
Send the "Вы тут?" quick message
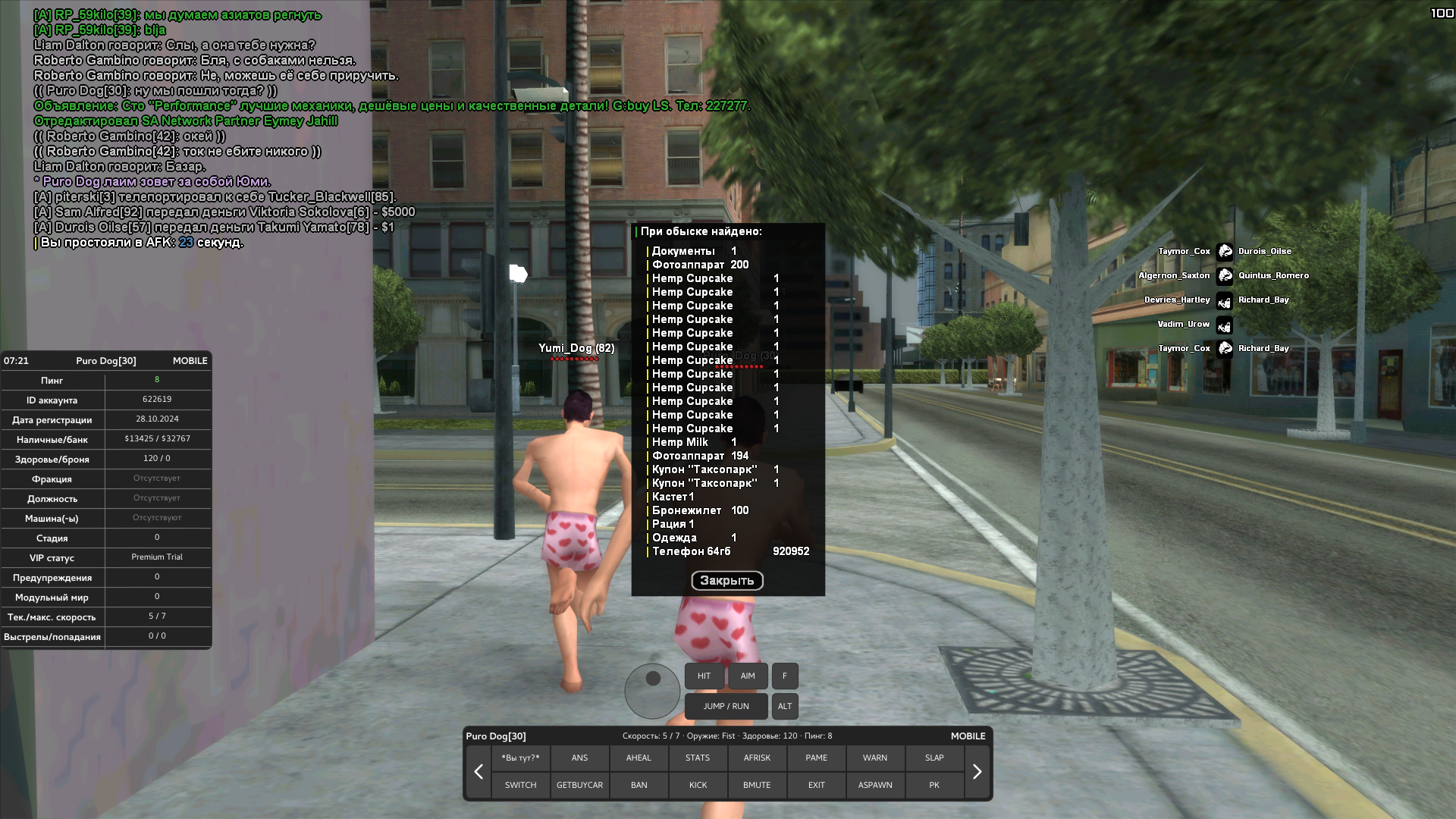tap(520, 758)
